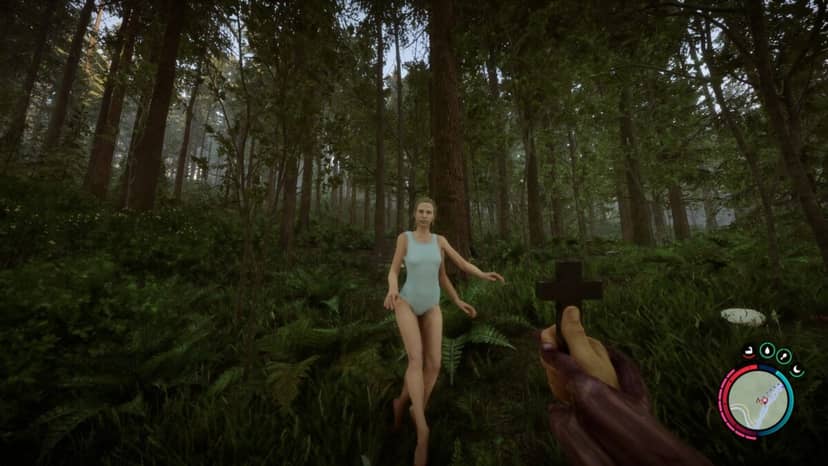Click the circular GPS minimap
This screenshot has height=466, width=828.
756,400
